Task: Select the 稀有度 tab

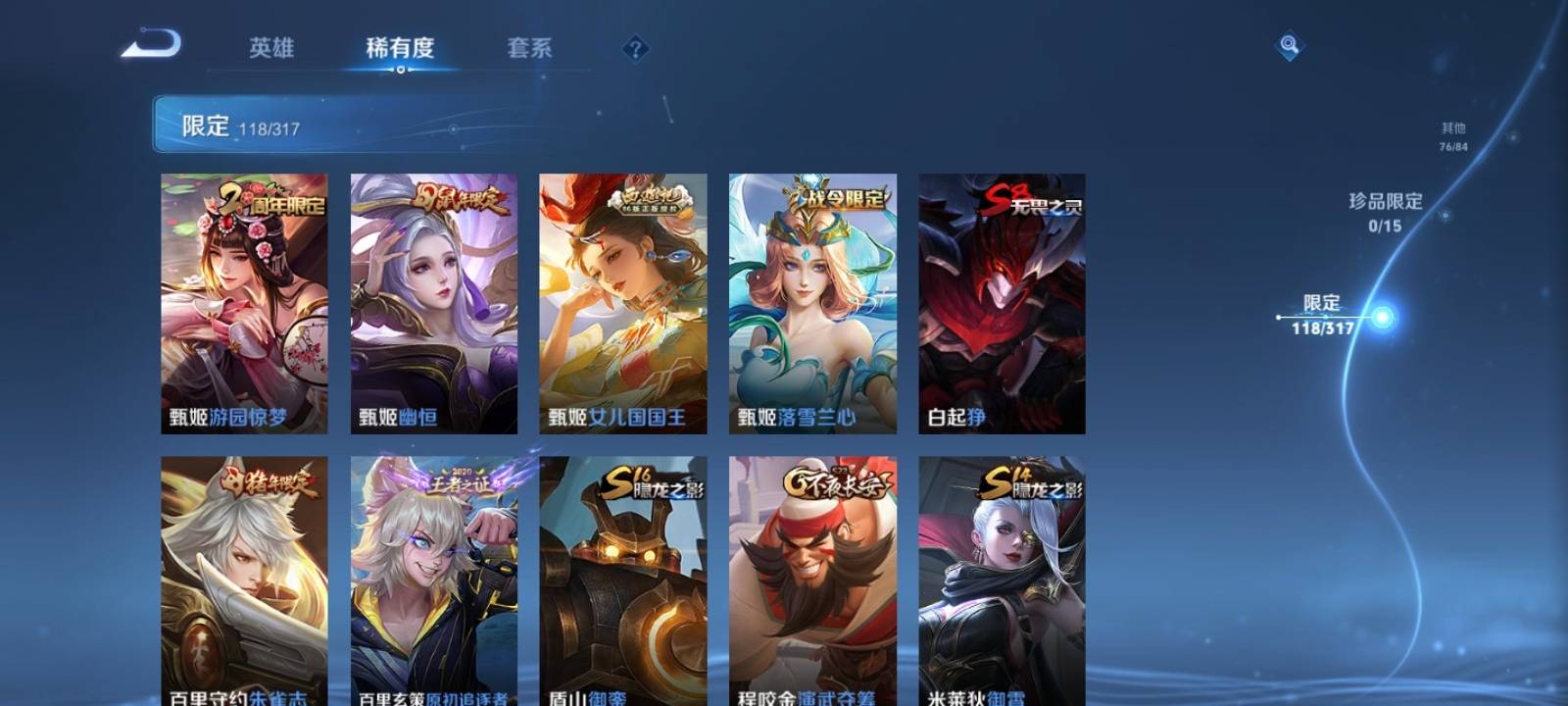Action: click(x=400, y=48)
